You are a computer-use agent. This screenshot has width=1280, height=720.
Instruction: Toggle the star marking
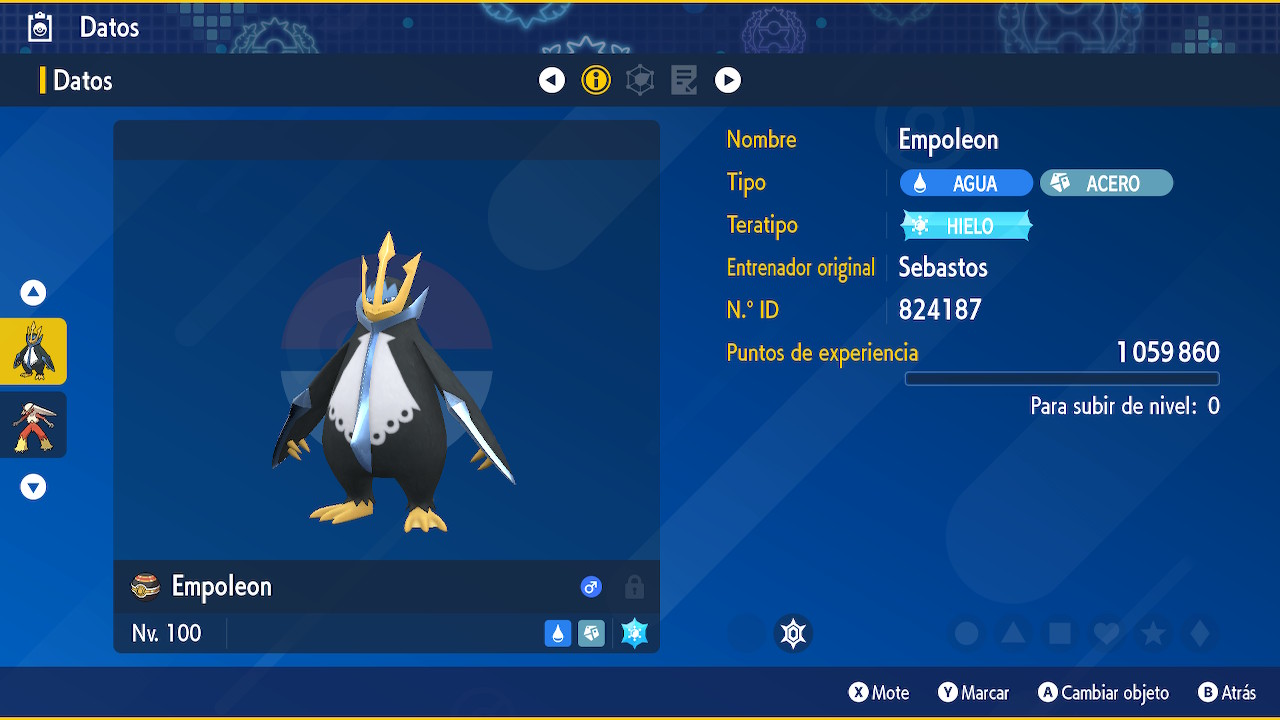pyautogui.click(x=1153, y=633)
